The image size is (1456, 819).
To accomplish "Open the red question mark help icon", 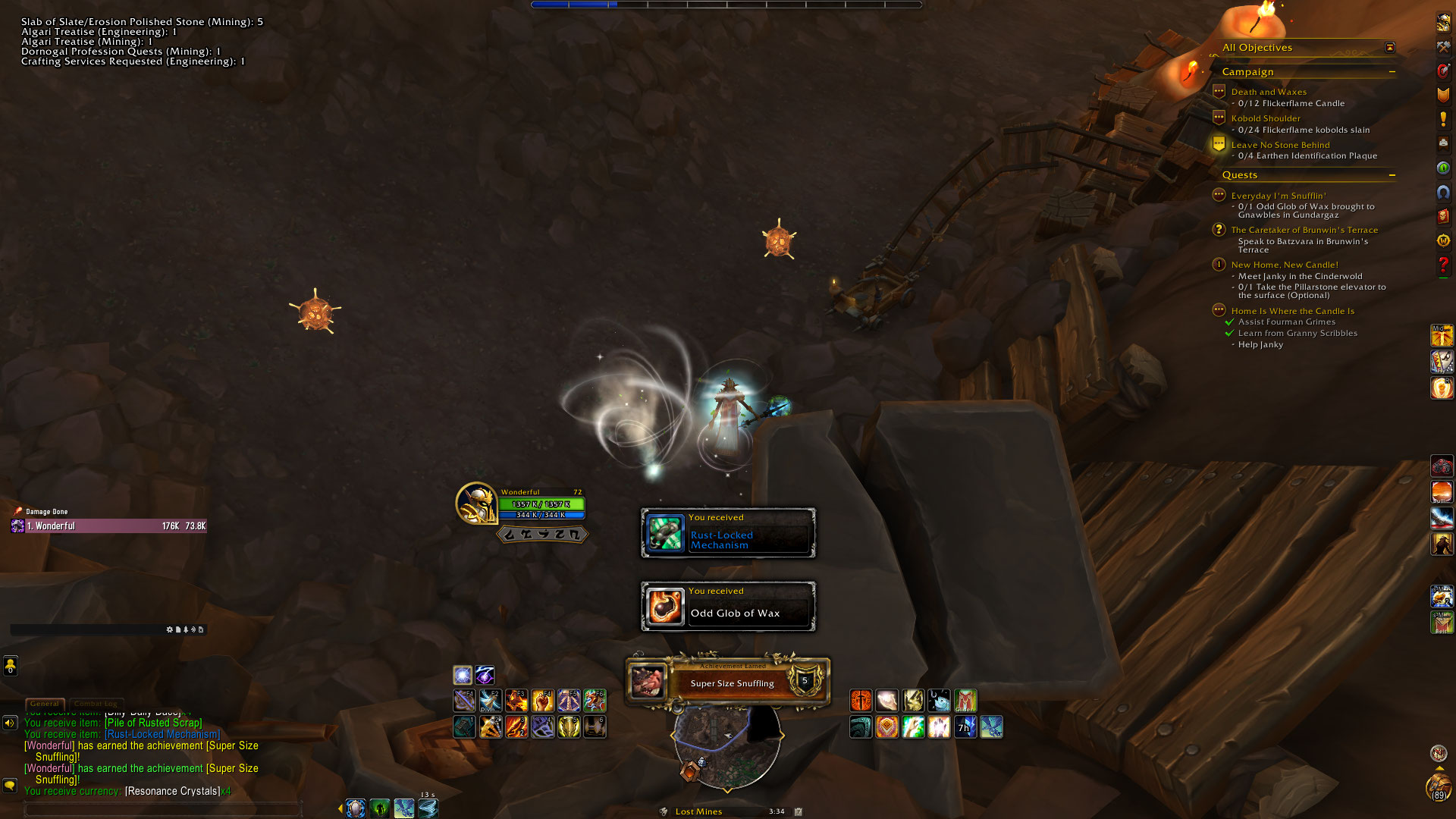I will pyautogui.click(x=1443, y=265).
